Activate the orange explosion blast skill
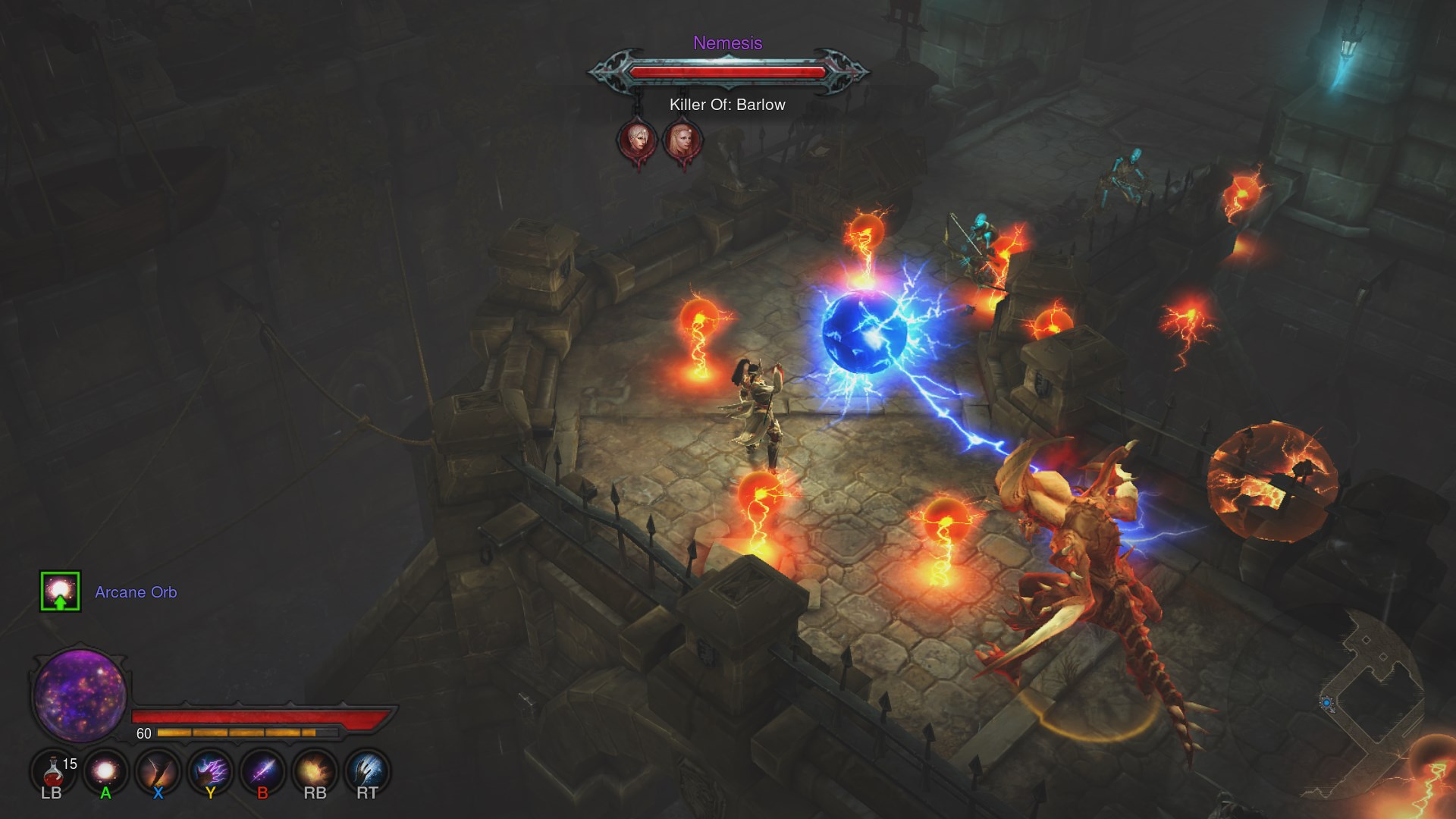1456x819 pixels. [315, 771]
